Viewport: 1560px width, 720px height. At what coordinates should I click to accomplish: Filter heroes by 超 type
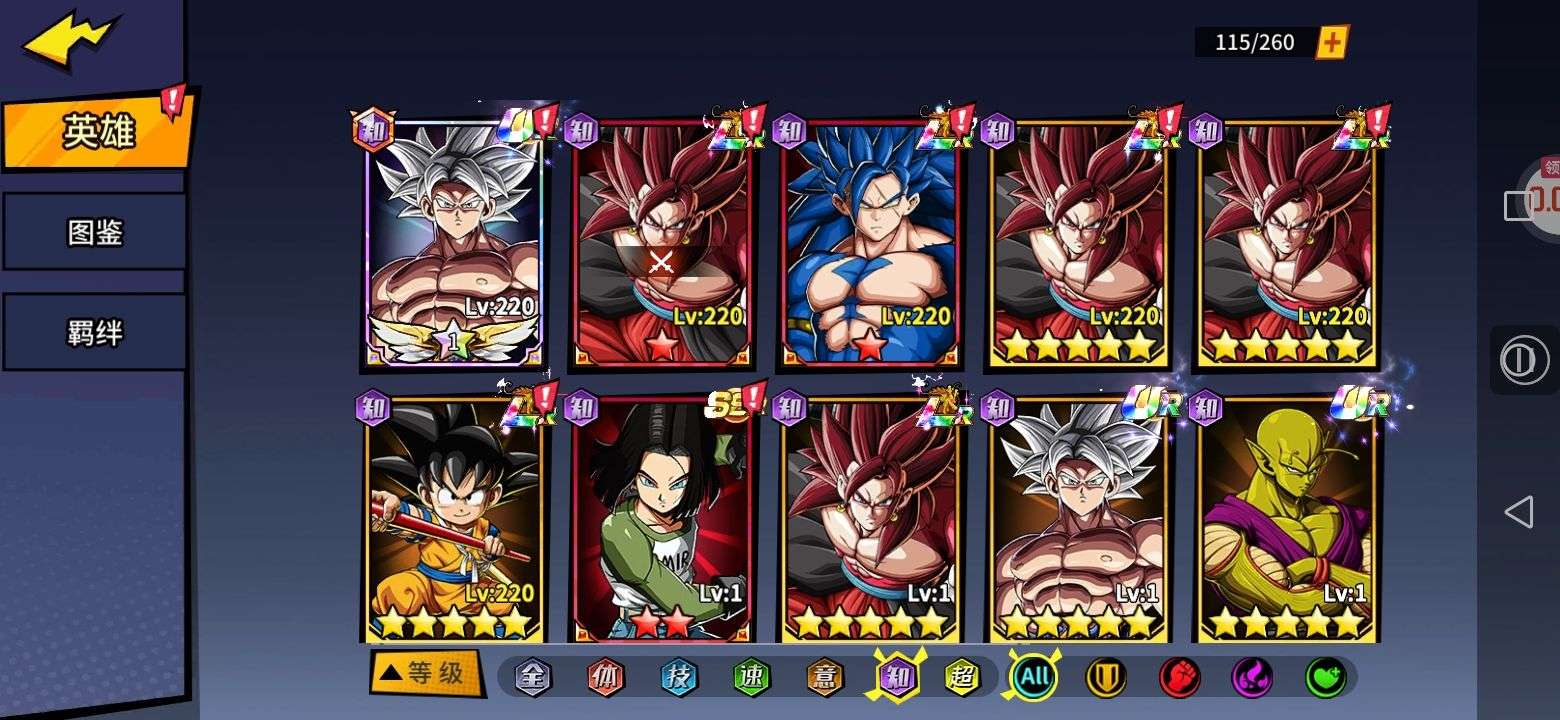(x=962, y=677)
